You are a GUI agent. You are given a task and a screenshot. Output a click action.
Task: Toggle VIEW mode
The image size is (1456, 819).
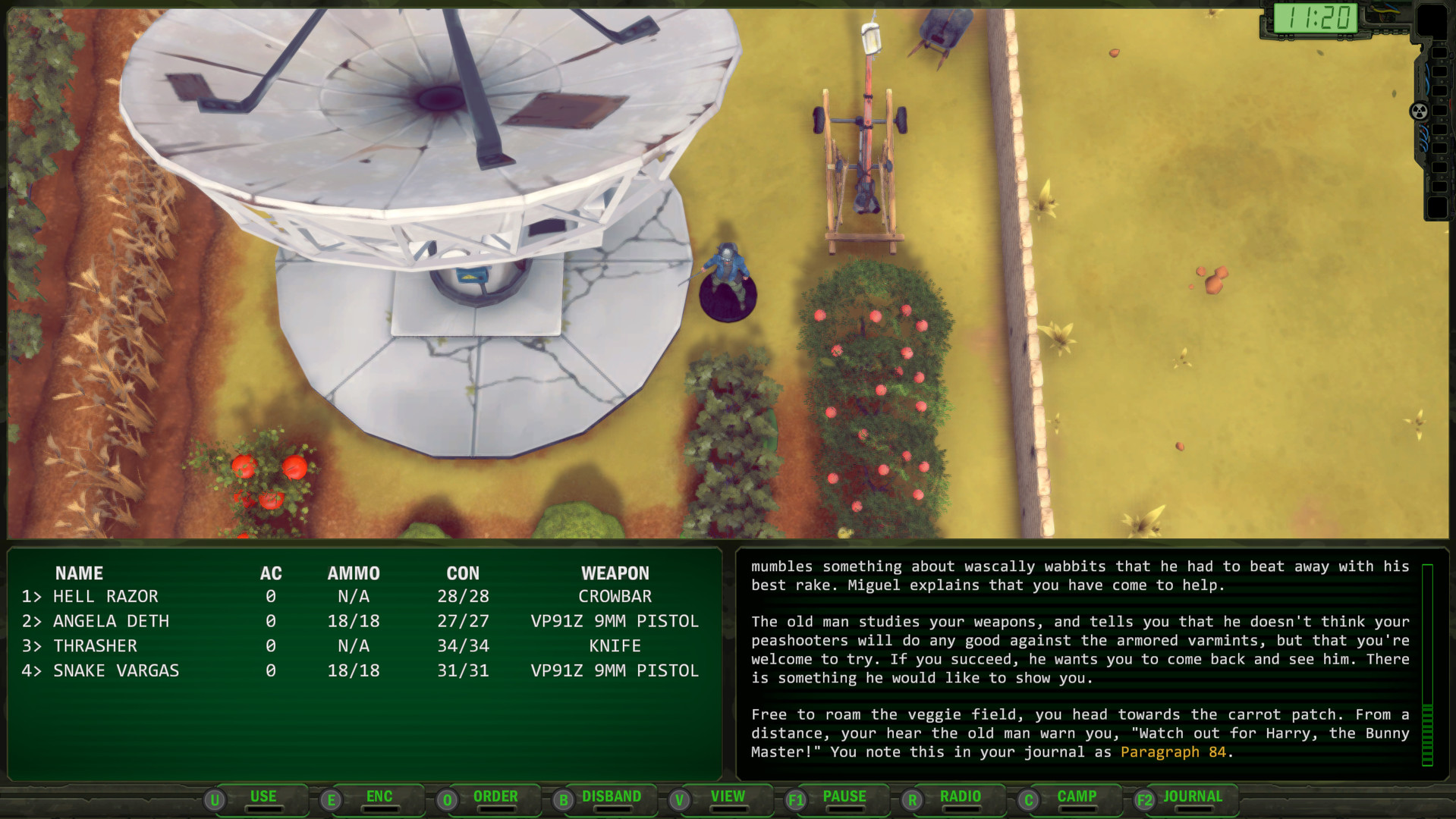tap(726, 796)
